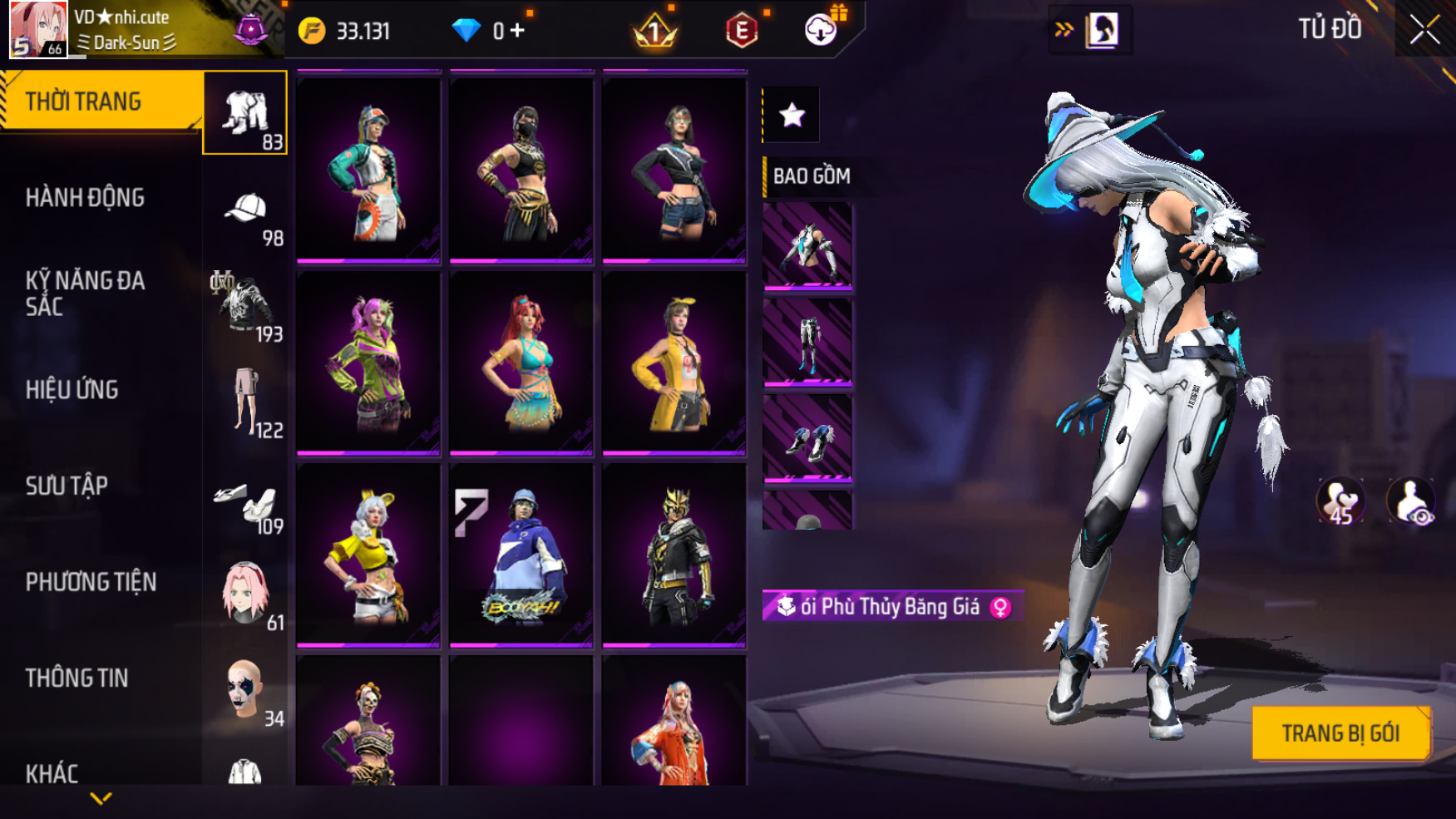Open the download cloud icon
1456x819 pixels.
(821, 31)
